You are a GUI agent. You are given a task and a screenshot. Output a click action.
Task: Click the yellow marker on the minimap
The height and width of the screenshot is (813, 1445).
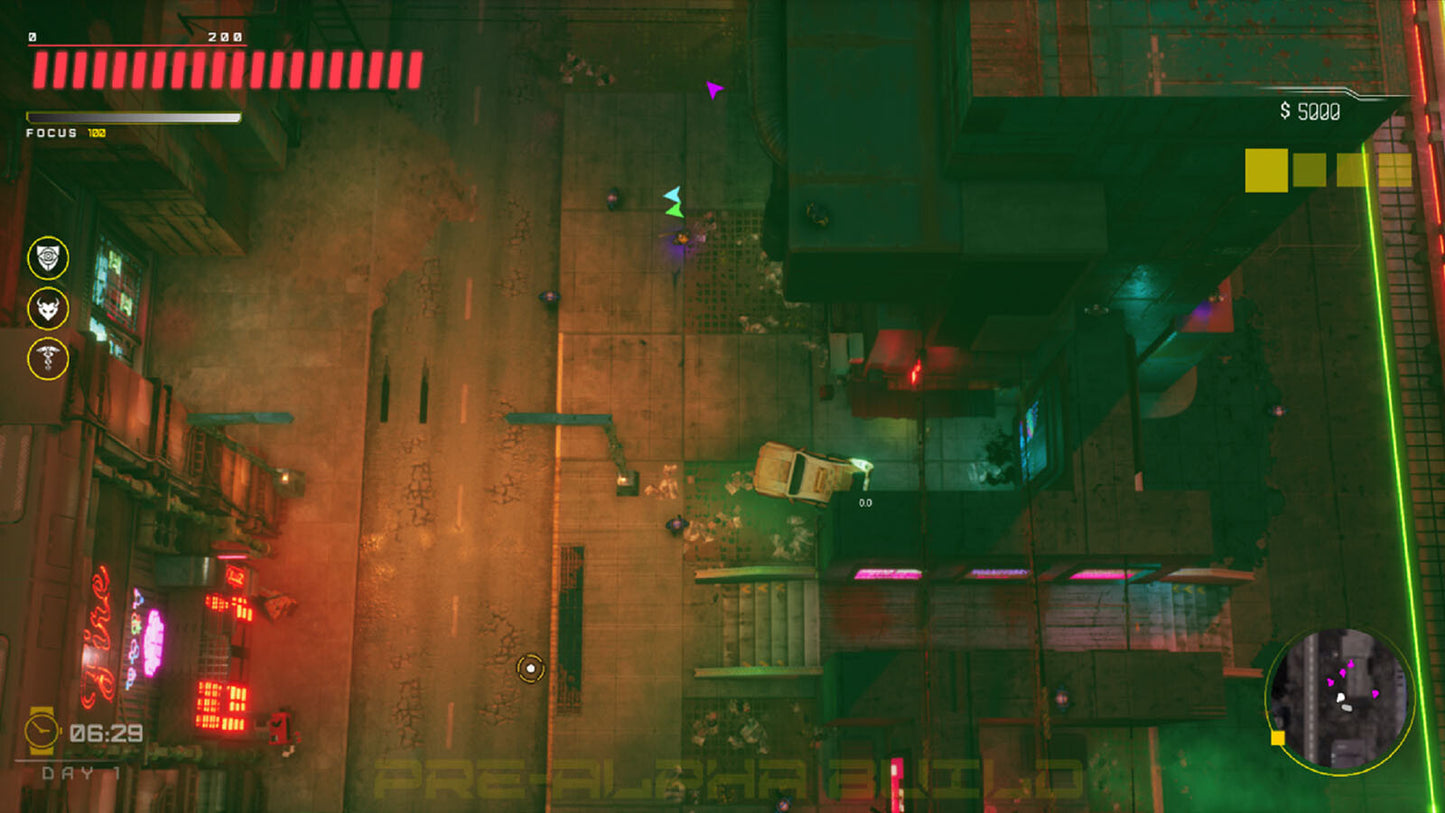(1279, 737)
